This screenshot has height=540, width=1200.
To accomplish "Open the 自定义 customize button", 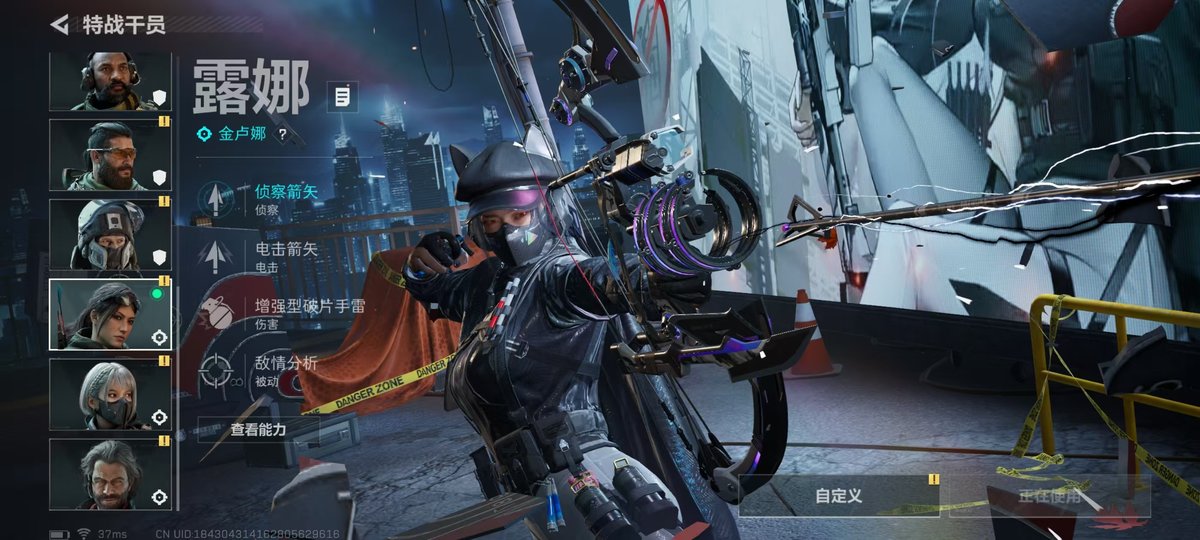I will pyautogui.click(x=838, y=495).
